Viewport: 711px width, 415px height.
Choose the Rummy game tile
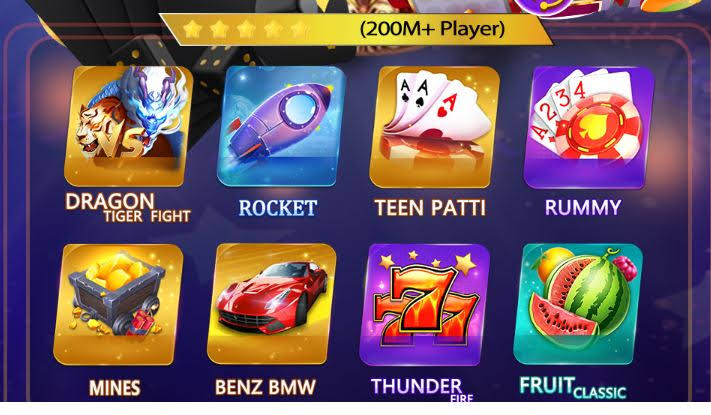[x=583, y=127]
